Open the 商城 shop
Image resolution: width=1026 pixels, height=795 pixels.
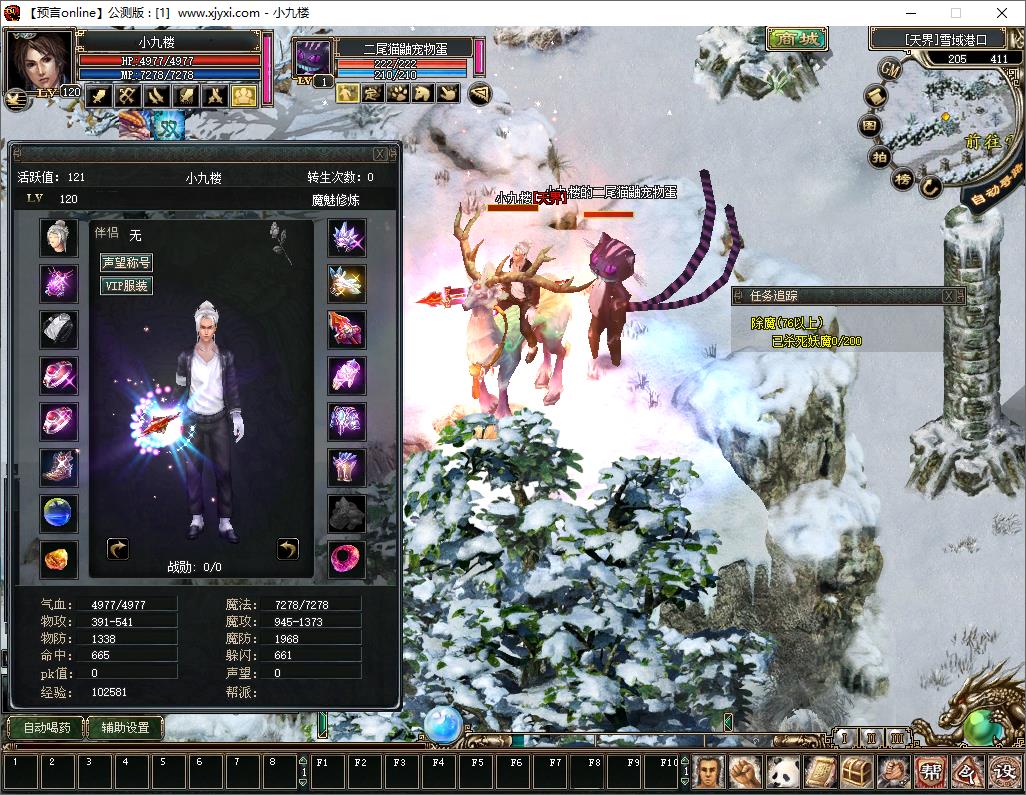tap(797, 39)
